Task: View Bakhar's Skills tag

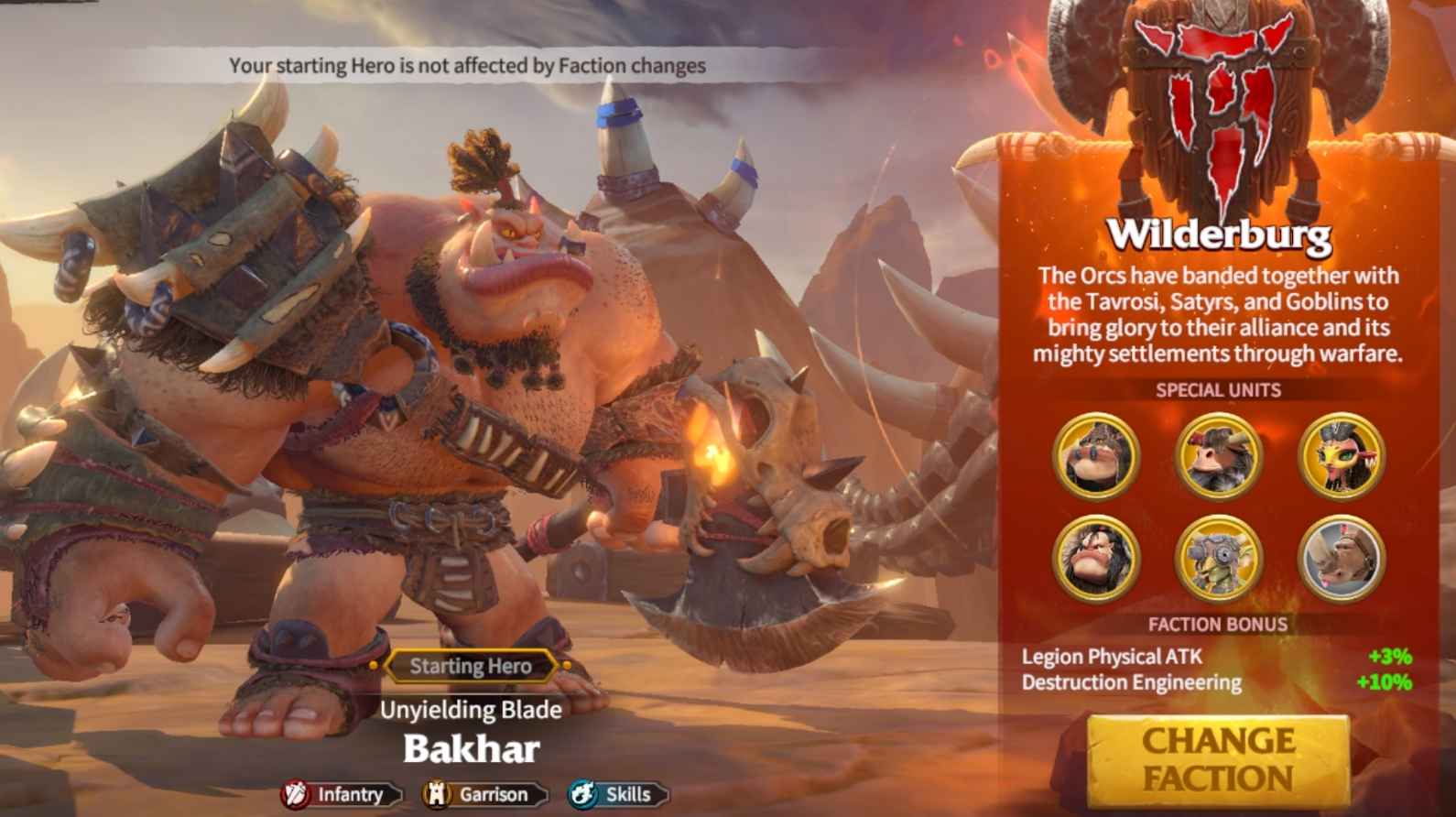Action: 618,794
